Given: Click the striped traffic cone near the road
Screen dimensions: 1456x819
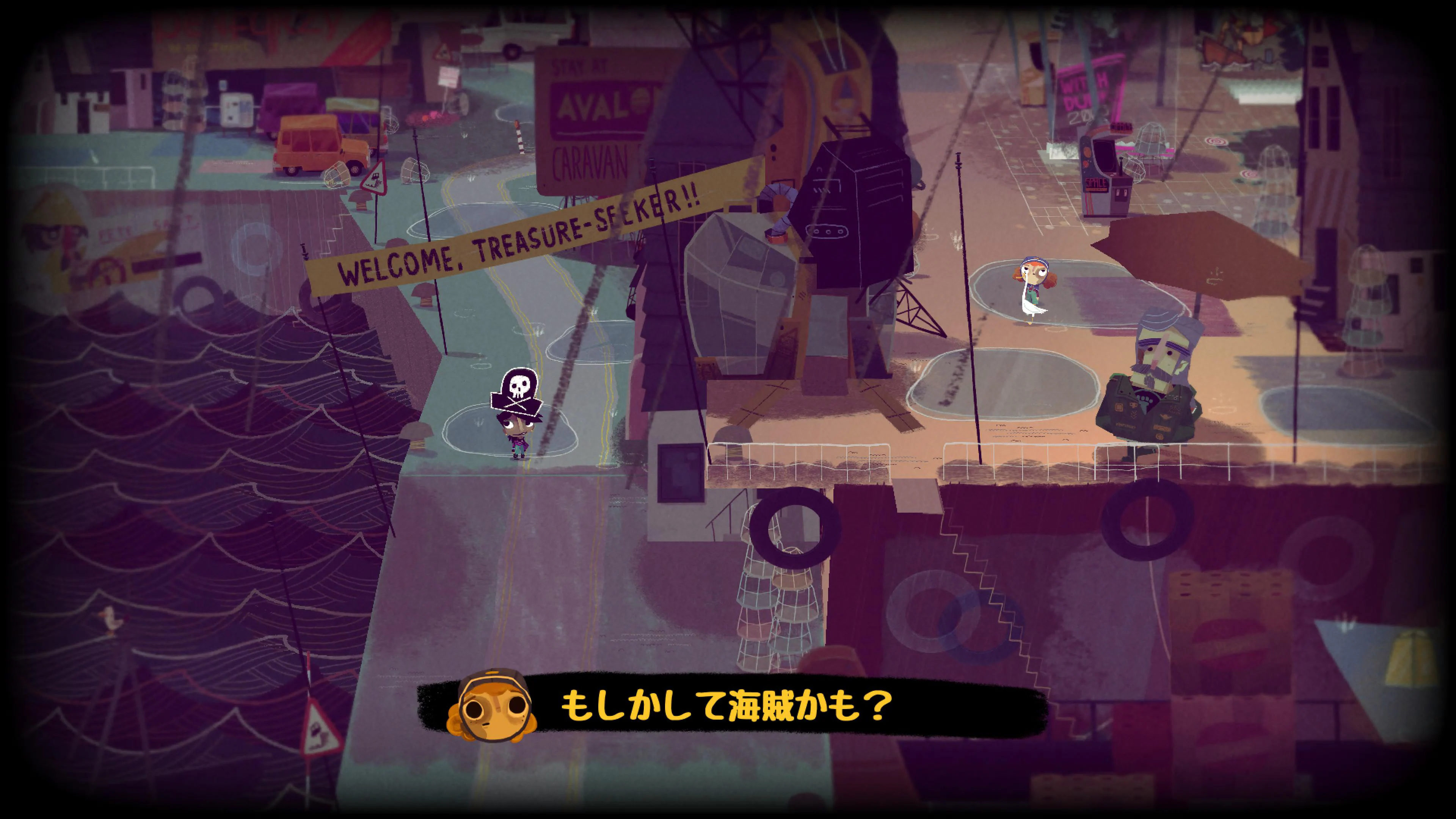Looking at the screenshot, I should point(519,144).
